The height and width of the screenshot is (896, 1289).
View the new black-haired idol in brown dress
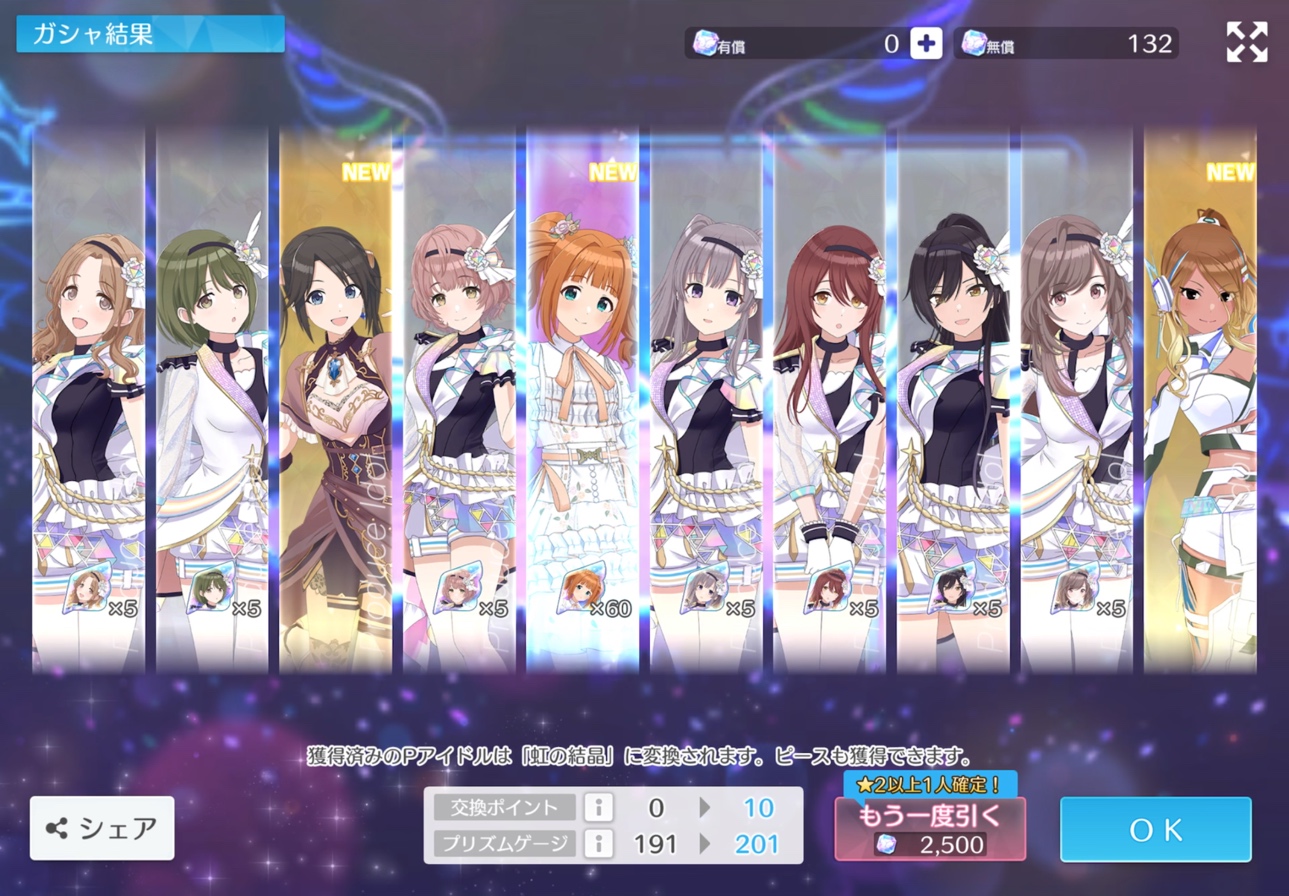click(x=336, y=400)
